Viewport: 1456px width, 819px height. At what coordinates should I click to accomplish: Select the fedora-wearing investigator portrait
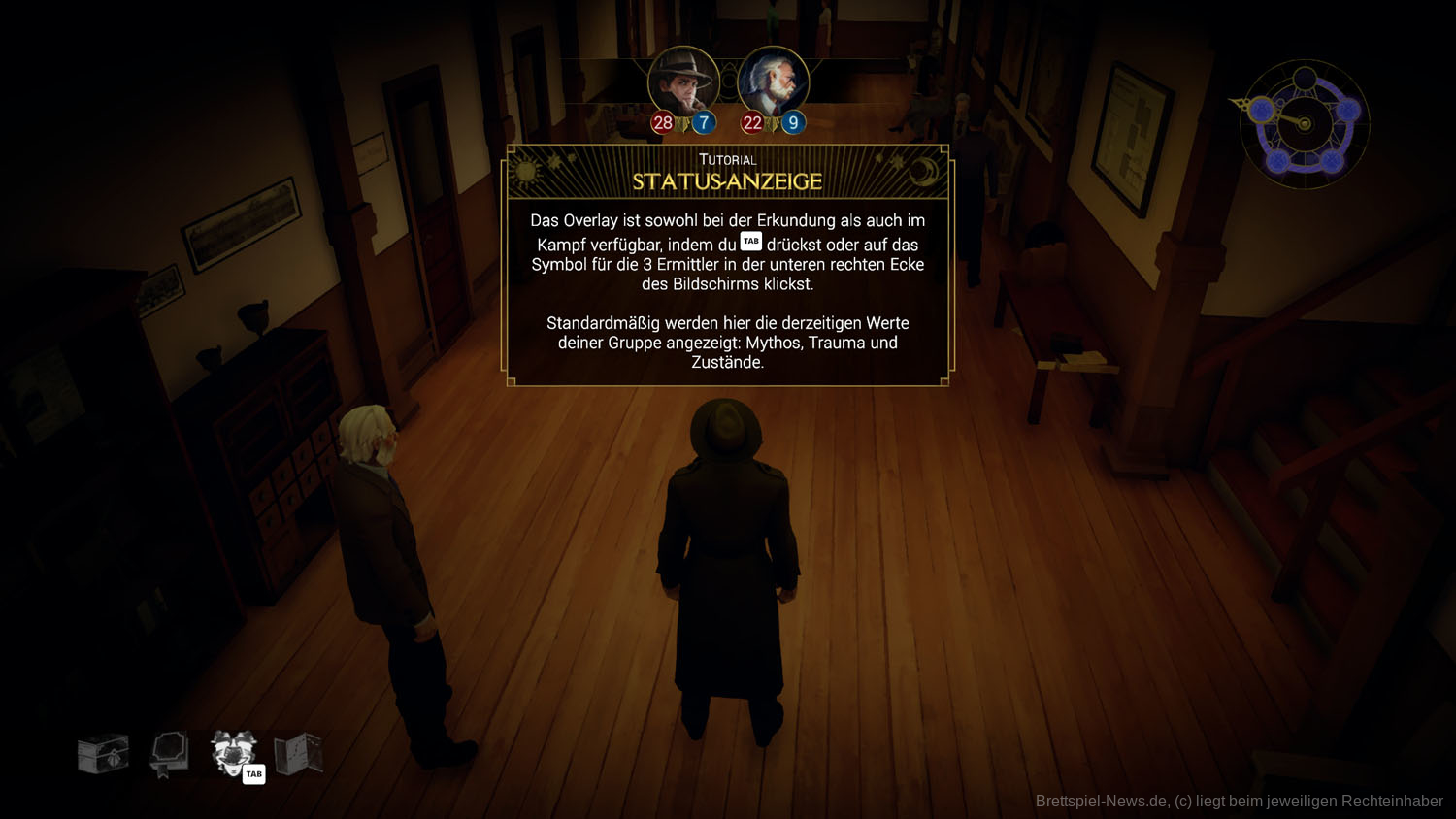(x=683, y=82)
